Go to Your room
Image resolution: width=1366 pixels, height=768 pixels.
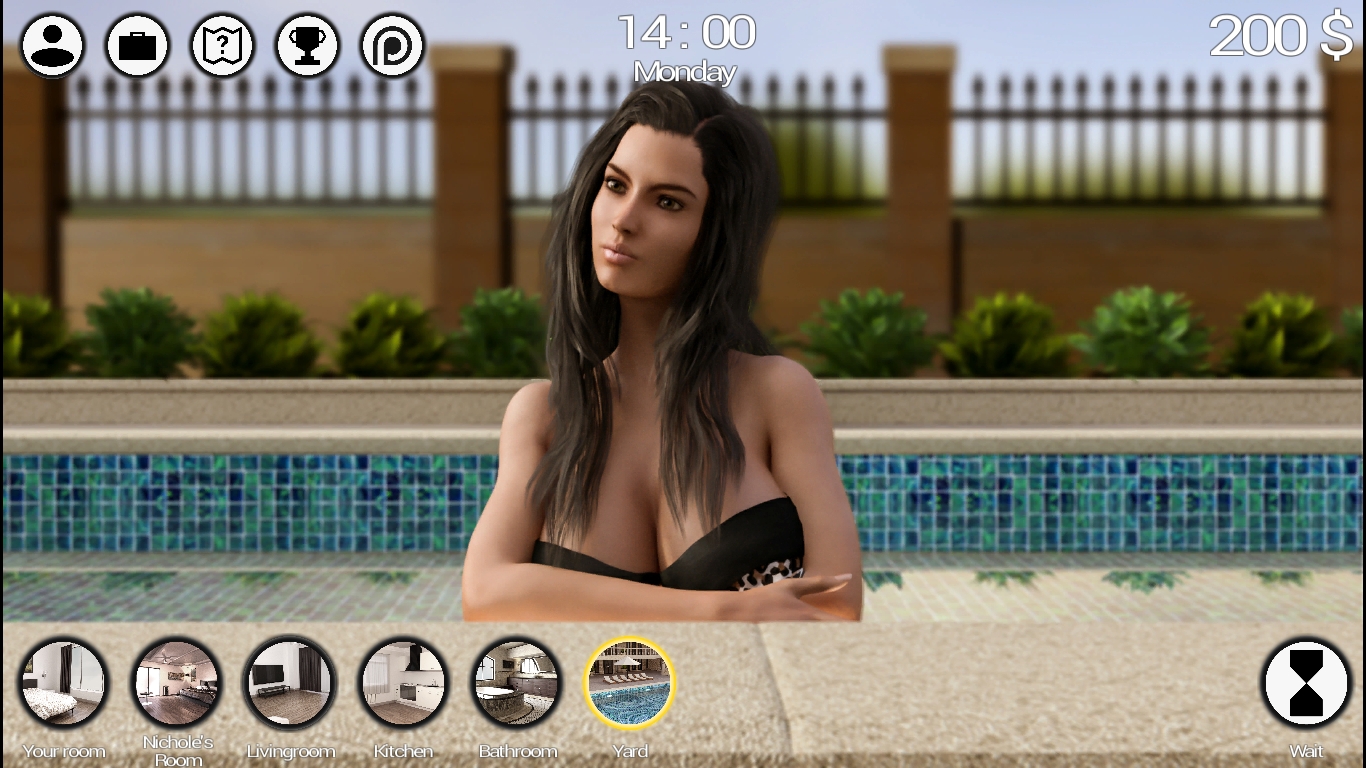64,683
